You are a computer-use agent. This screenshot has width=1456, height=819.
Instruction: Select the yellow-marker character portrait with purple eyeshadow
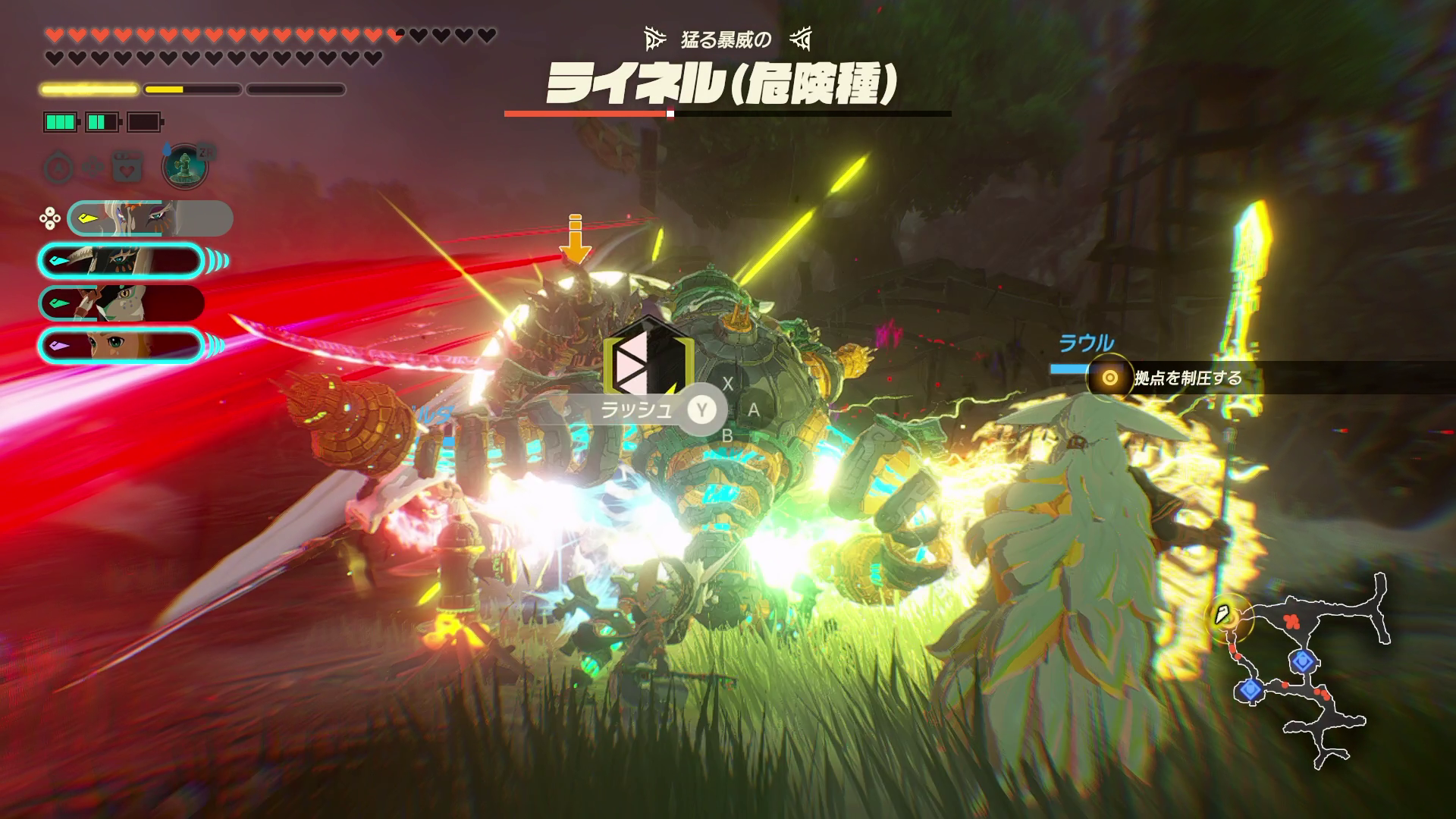(x=150, y=219)
